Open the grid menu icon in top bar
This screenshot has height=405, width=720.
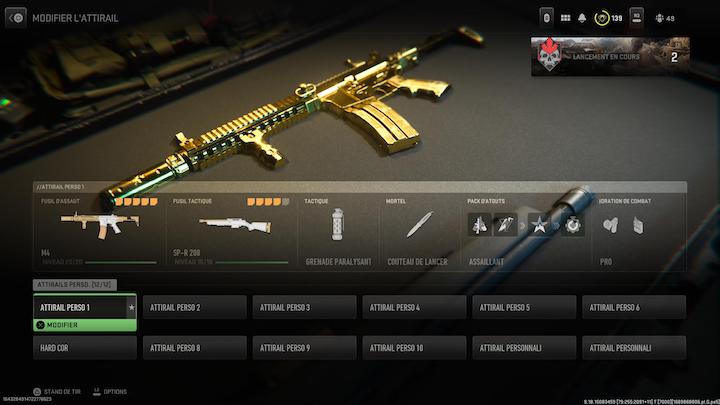click(565, 18)
